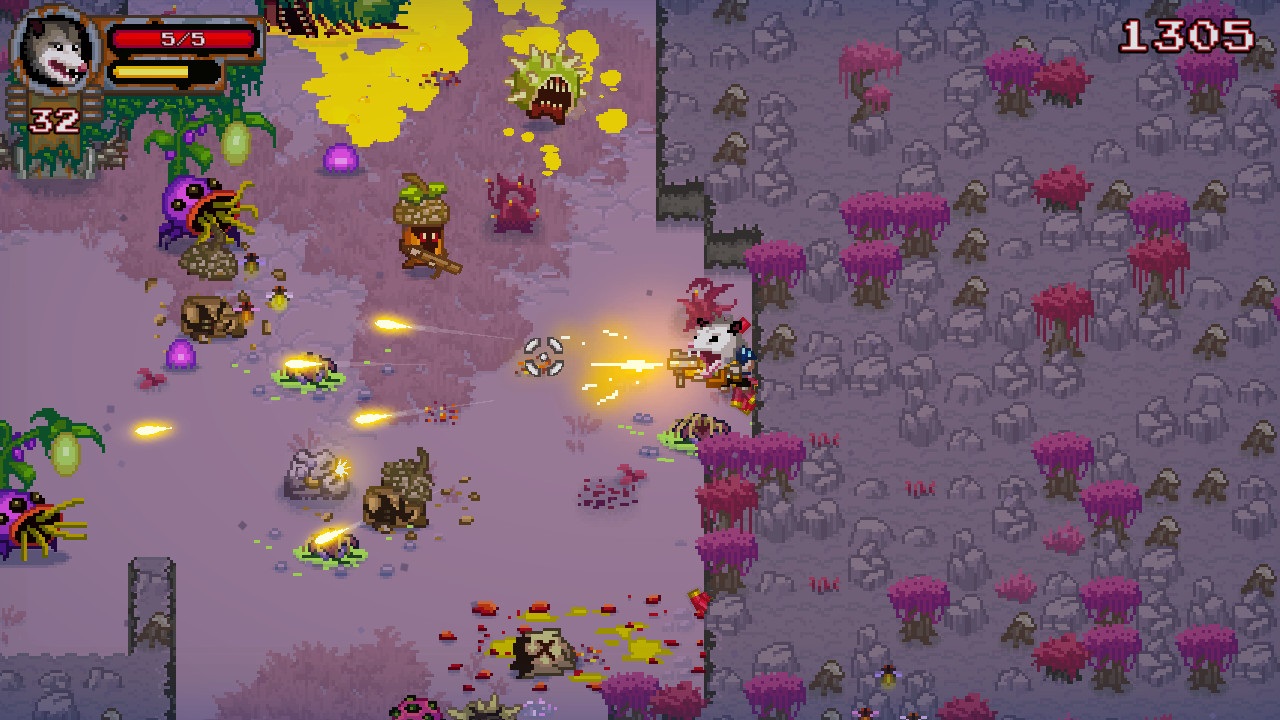Select the player character wearing the fez

[712, 350]
